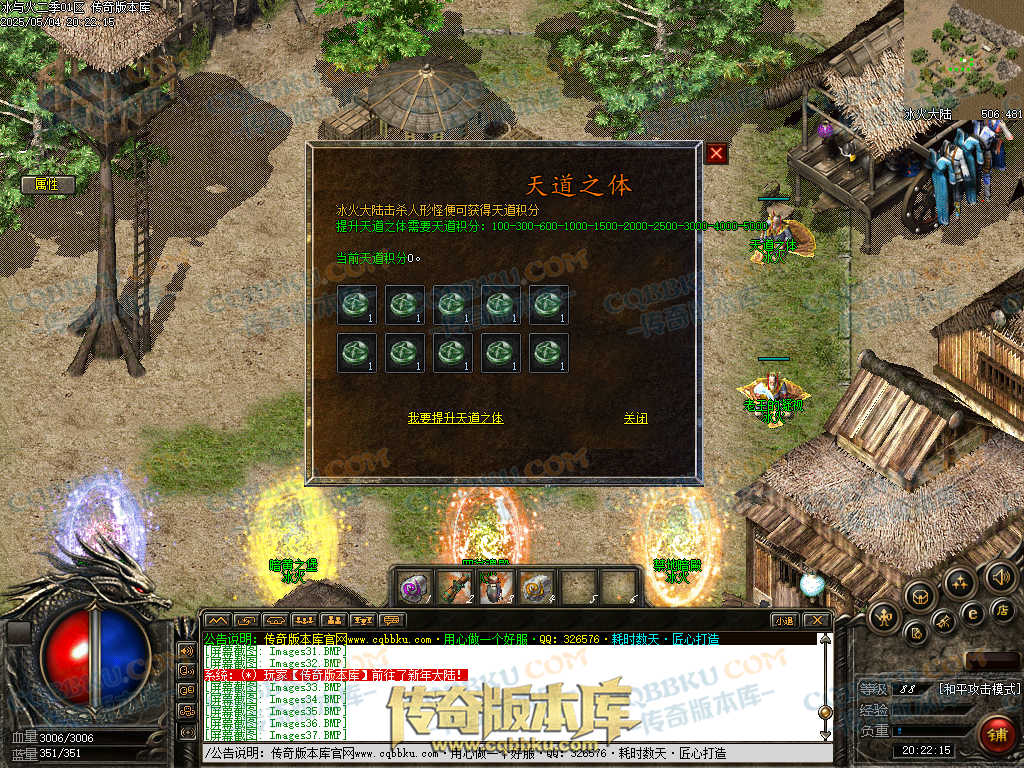Image resolution: width=1024 pixels, height=768 pixels.
Task: Click the round 'e' icon button
Action: [971, 613]
